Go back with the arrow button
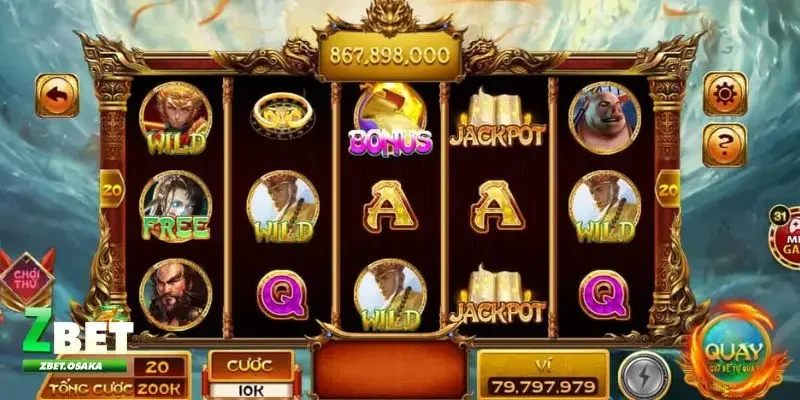This screenshot has height=400, width=800. coord(58,96)
